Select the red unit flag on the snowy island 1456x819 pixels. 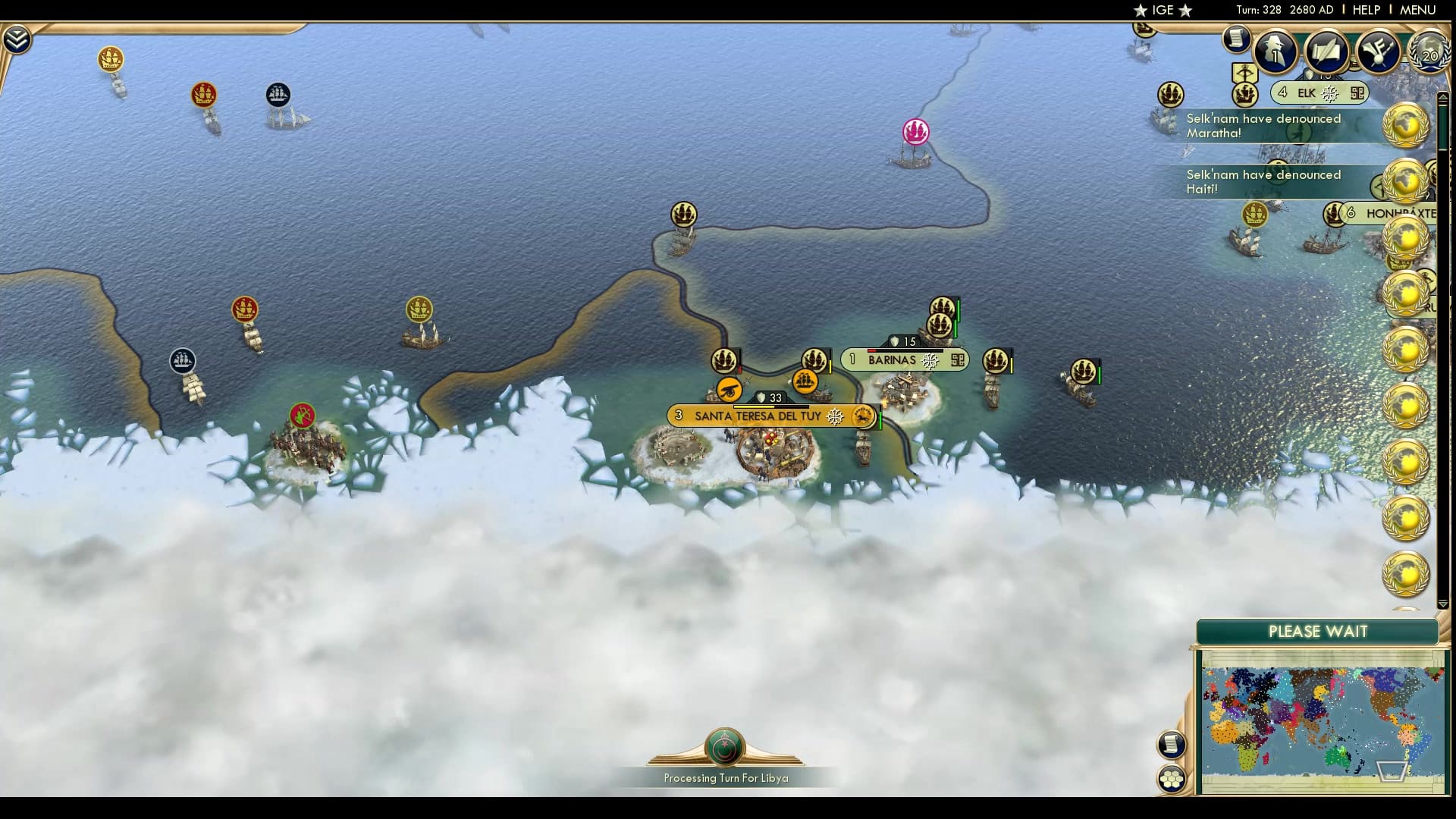tap(302, 413)
